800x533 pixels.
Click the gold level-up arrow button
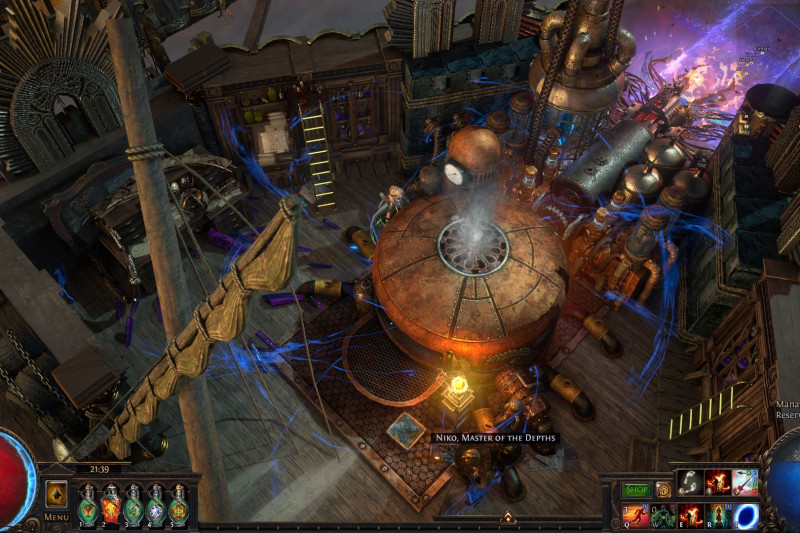coord(56,494)
